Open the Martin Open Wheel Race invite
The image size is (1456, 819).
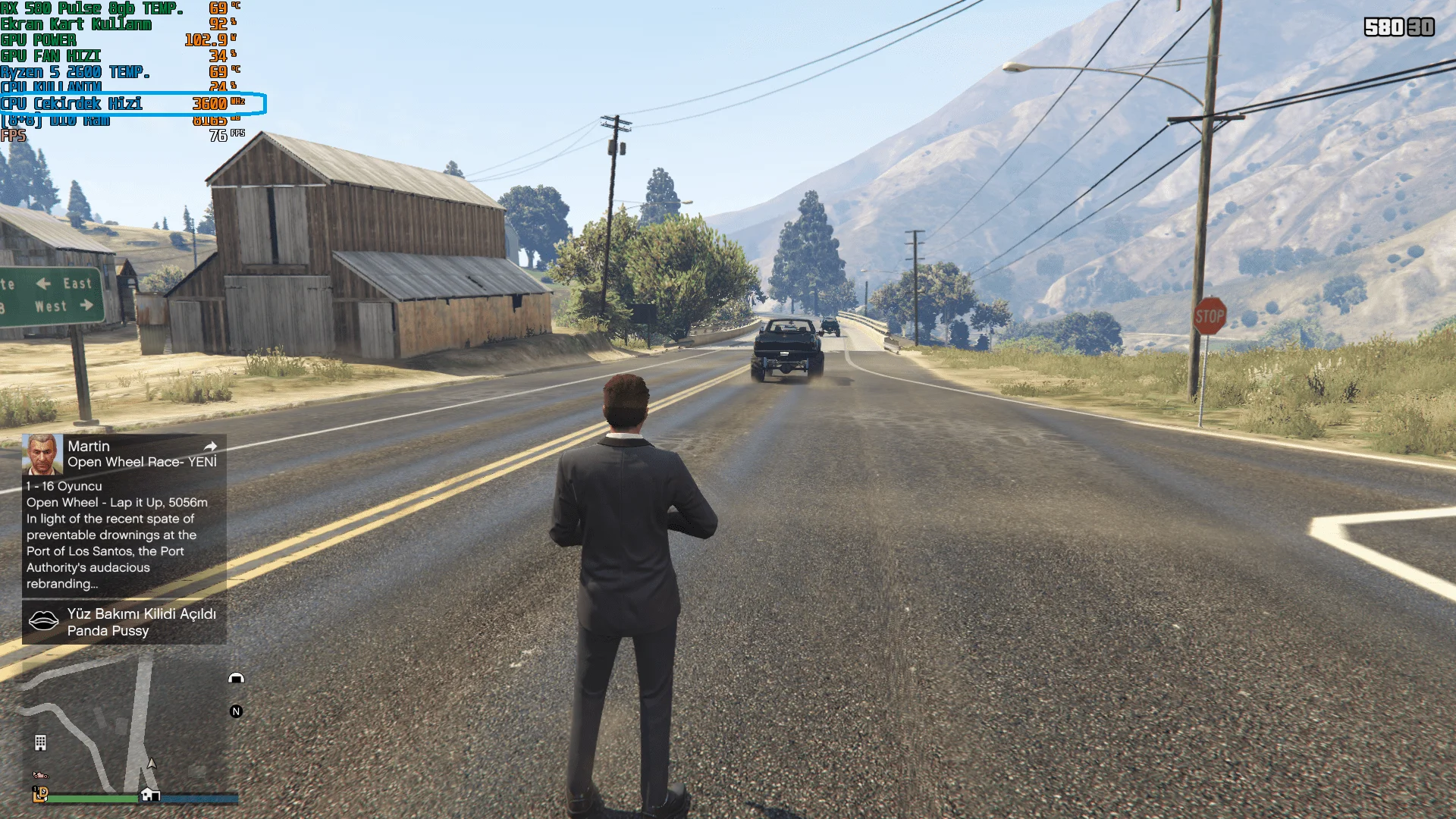click(x=141, y=454)
